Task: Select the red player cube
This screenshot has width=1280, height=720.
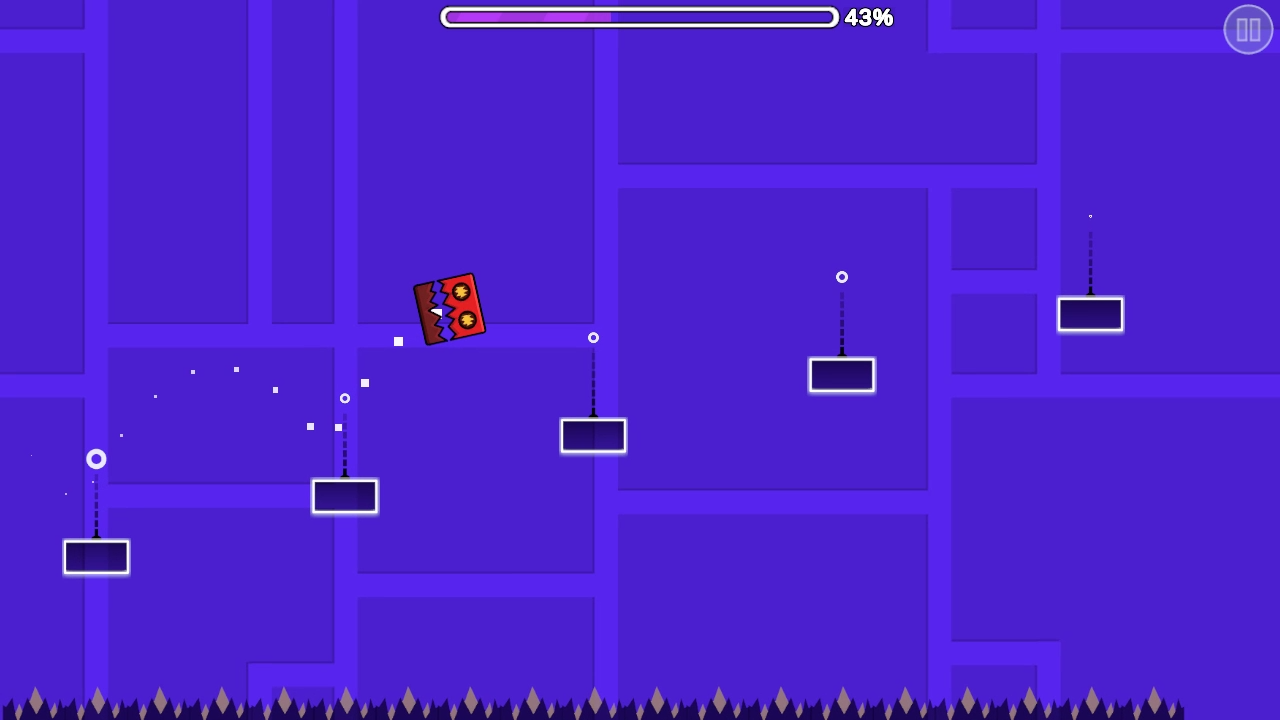Action: (450, 309)
